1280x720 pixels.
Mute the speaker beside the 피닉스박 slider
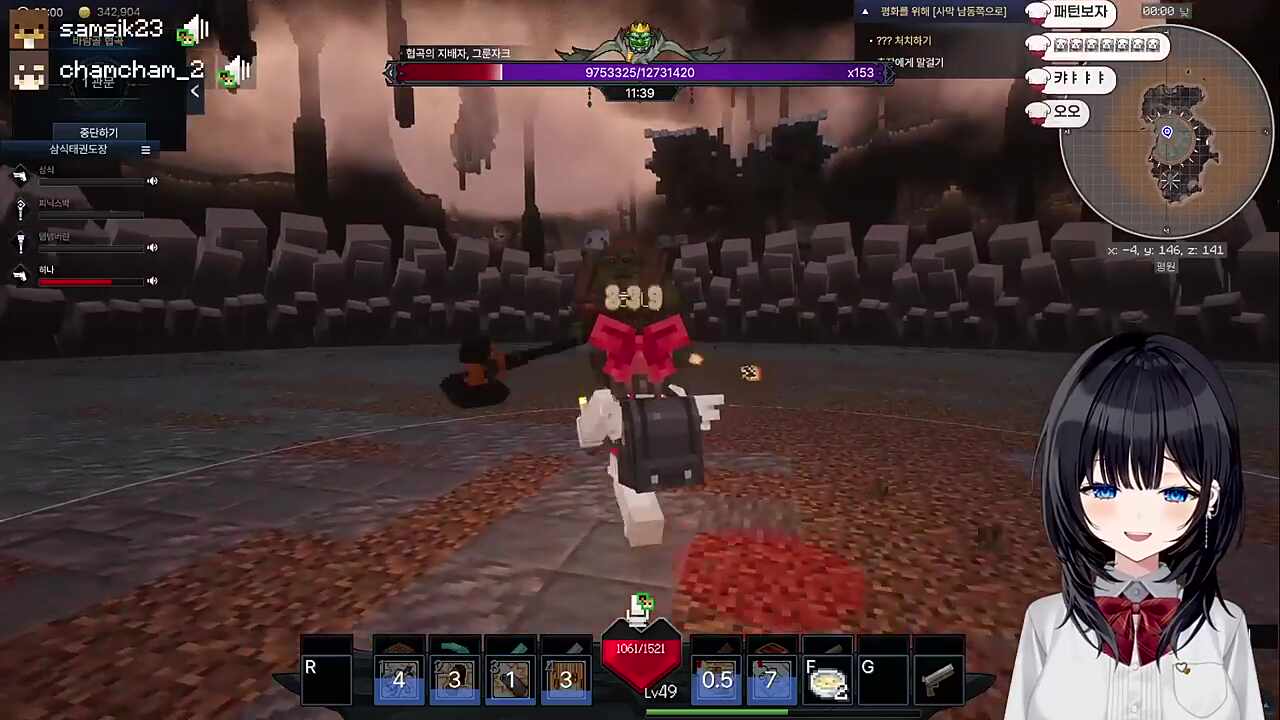[x=152, y=214]
